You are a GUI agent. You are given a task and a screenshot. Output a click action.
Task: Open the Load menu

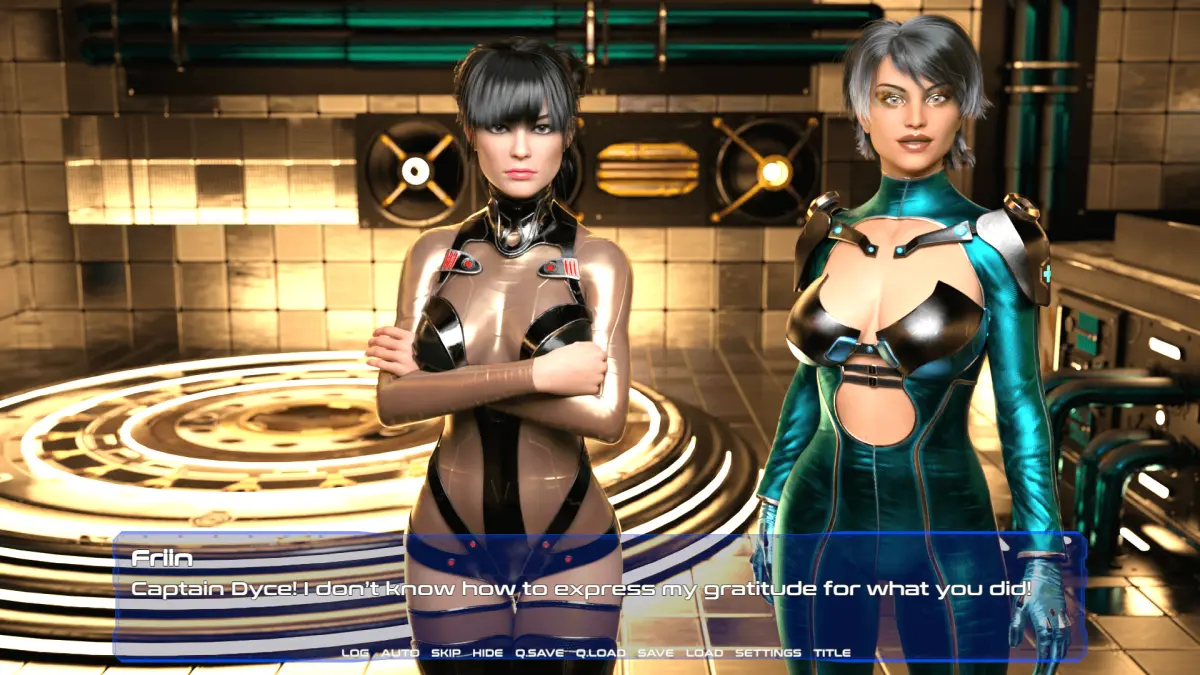click(704, 653)
